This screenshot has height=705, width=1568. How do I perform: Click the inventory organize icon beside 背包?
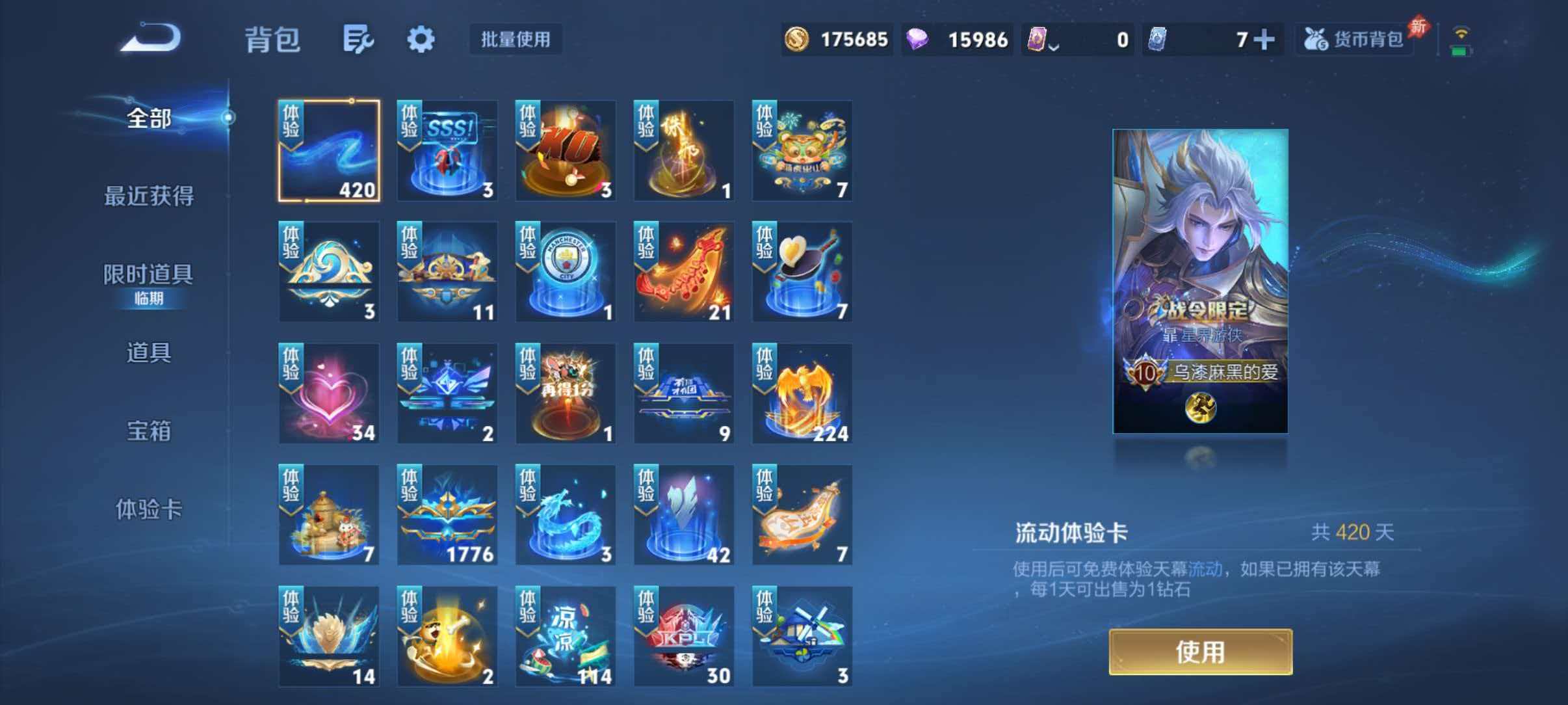tap(358, 39)
